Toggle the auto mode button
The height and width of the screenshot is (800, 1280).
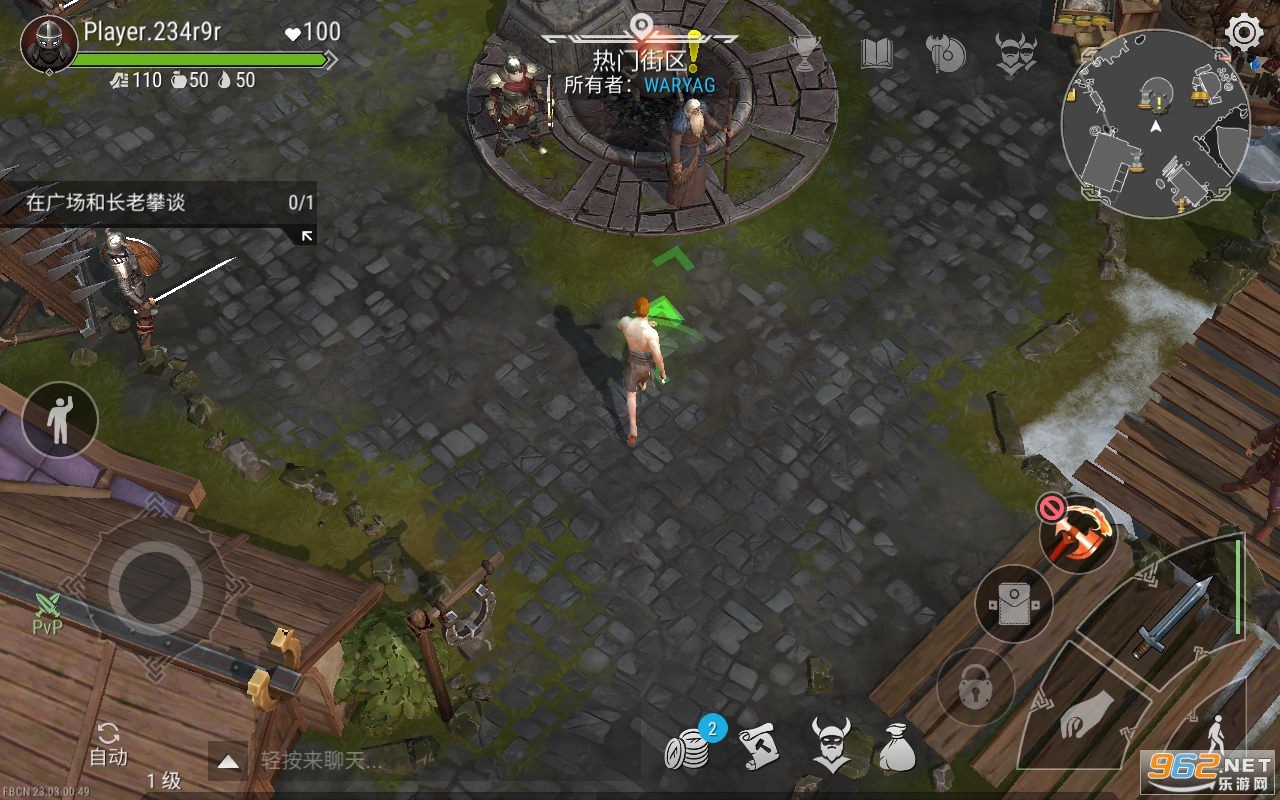point(108,745)
